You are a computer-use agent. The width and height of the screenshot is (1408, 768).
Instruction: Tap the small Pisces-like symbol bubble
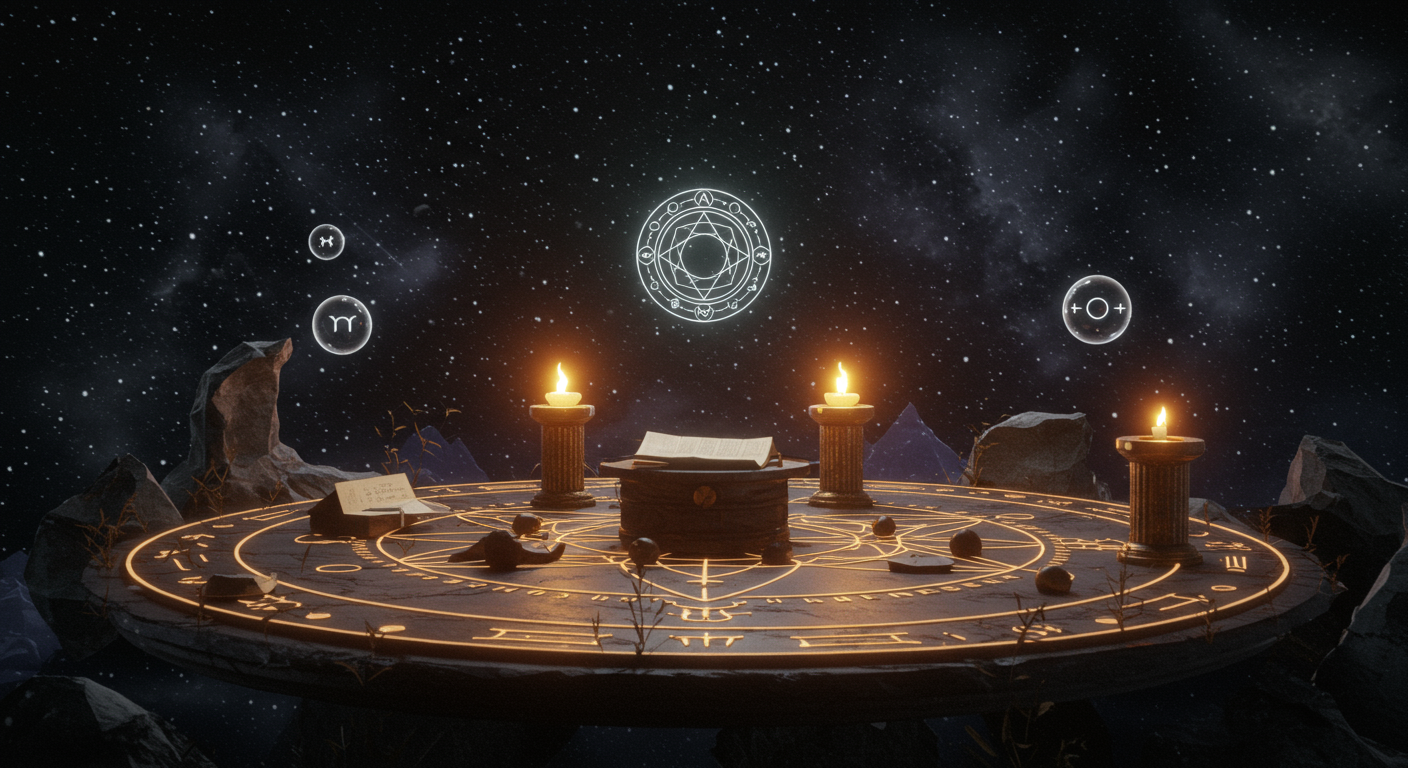(326, 242)
